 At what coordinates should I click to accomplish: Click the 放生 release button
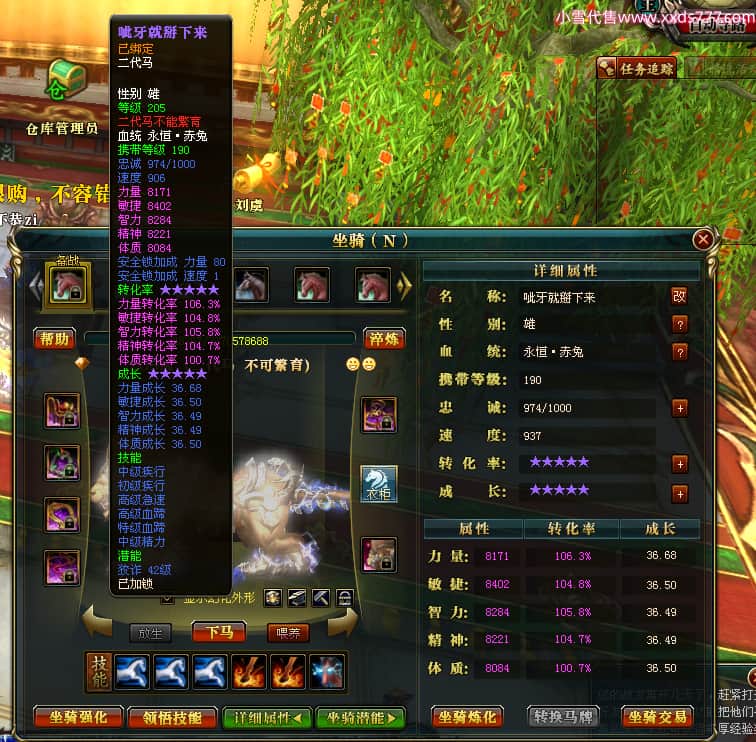pyautogui.click(x=151, y=632)
